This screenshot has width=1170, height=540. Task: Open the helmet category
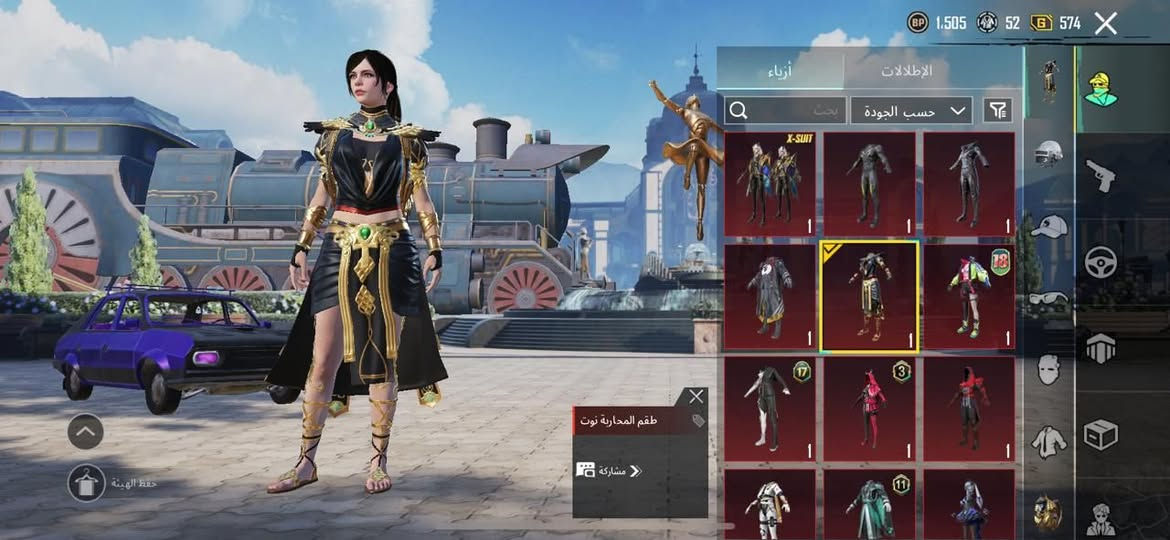pyautogui.click(x=1048, y=153)
